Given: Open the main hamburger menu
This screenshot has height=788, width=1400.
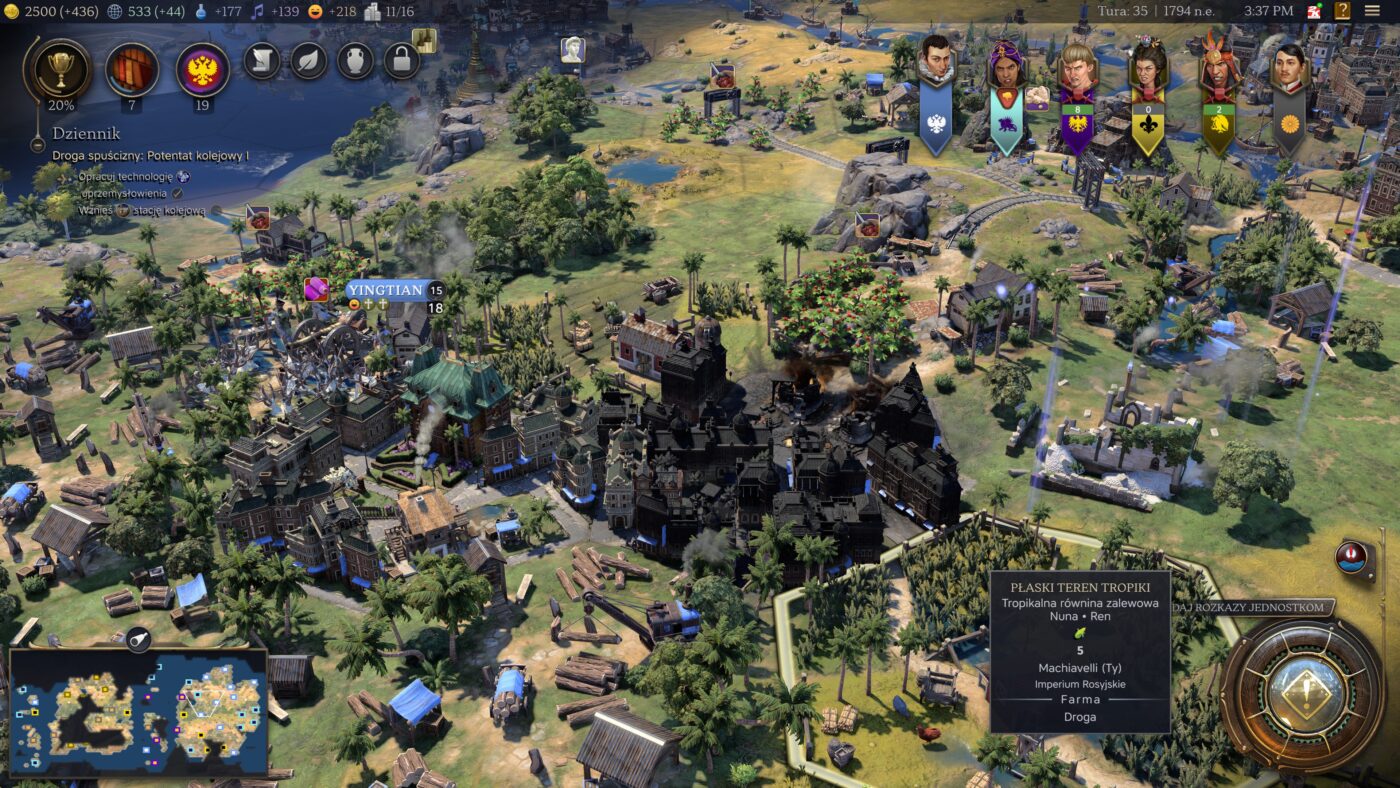Looking at the screenshot, I should (1372, 11).
